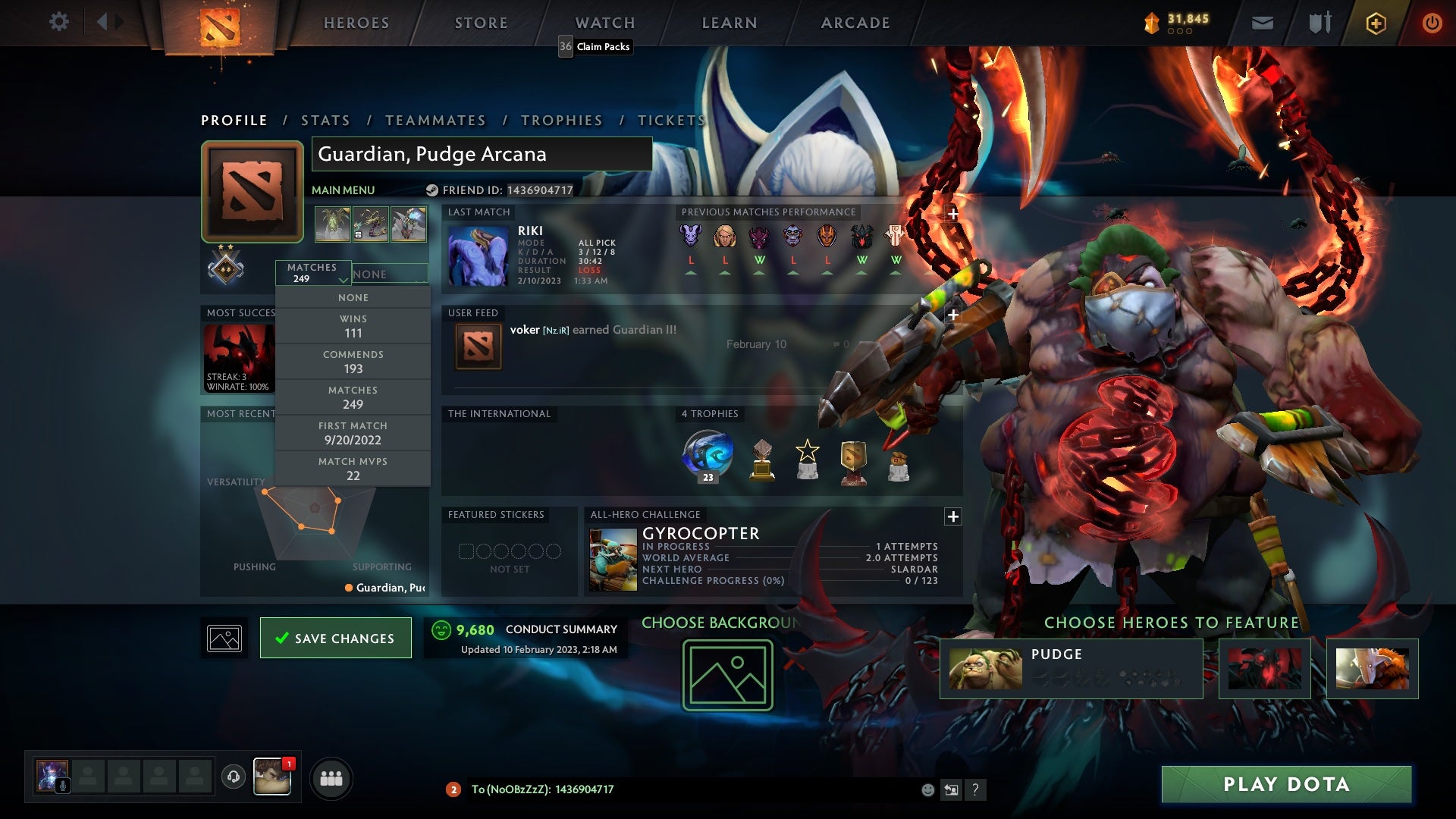This screenshot has width=1456, height=819.
Task: Open the settings gear icon
Action: [58, 22]
